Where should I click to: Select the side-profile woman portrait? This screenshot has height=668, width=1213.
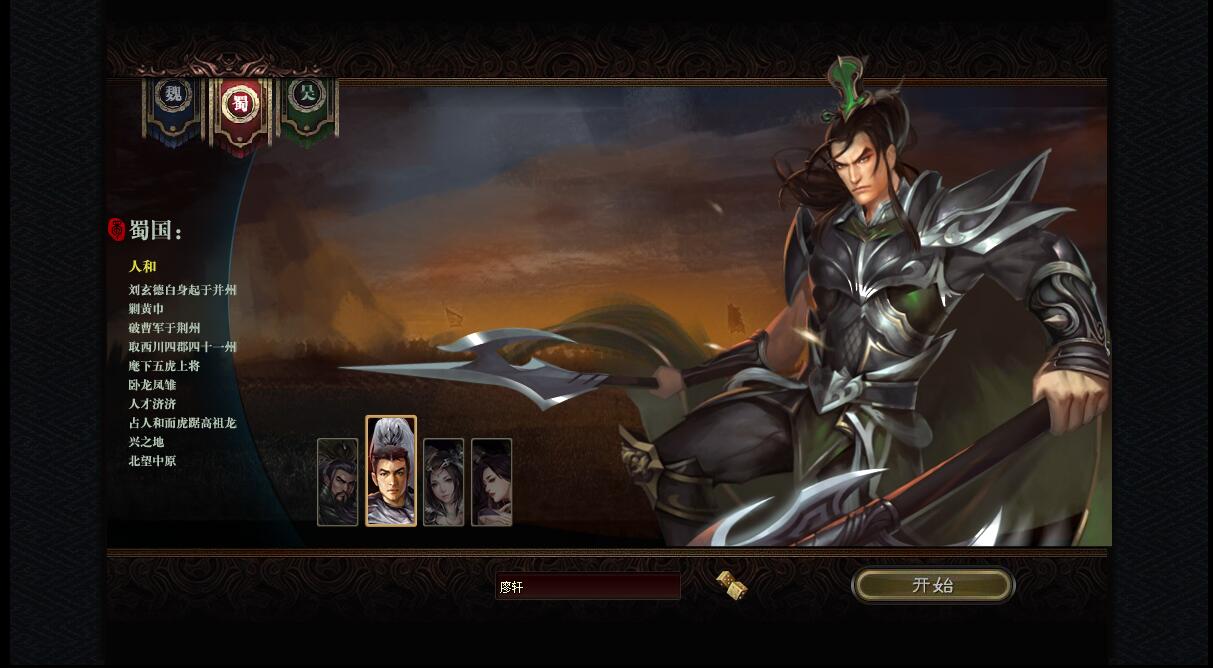click(x=491, y=482)
